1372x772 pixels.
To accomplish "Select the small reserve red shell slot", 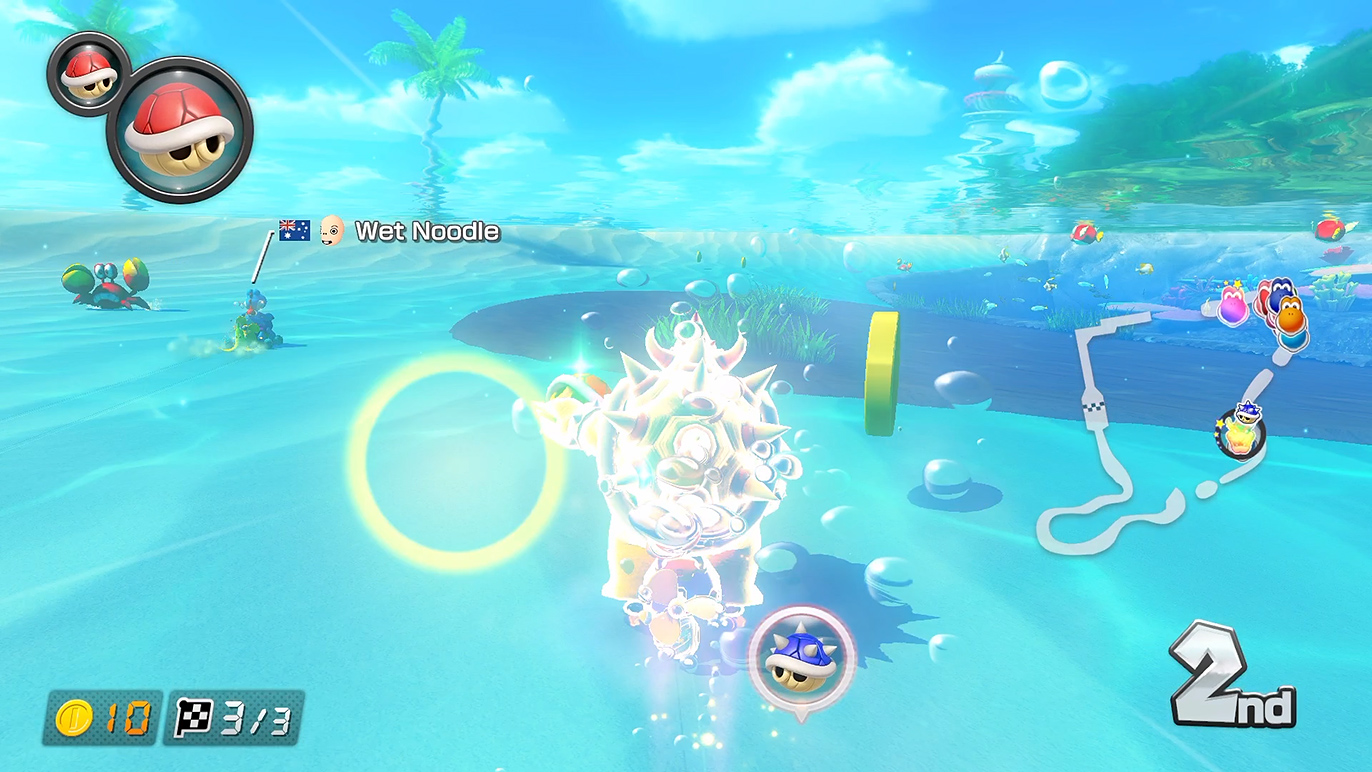I will (87, 73).
